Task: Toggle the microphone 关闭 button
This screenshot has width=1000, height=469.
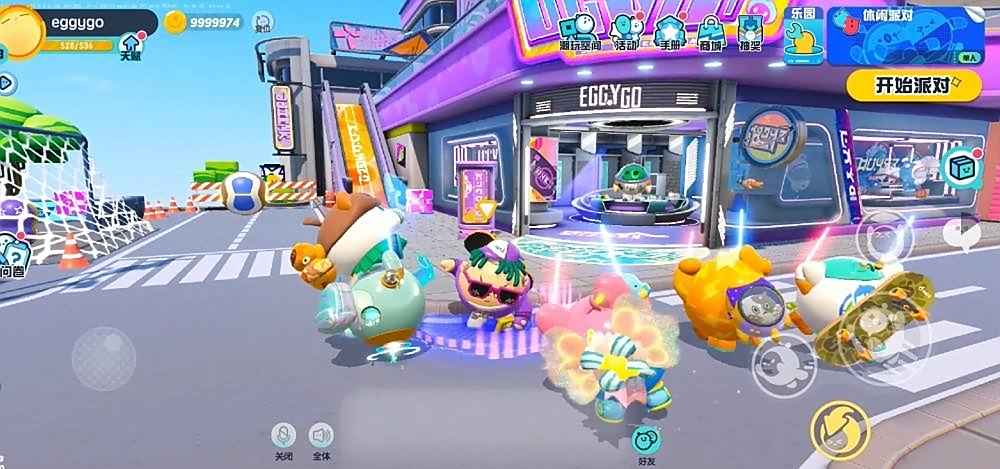Action: click(284, 439)
